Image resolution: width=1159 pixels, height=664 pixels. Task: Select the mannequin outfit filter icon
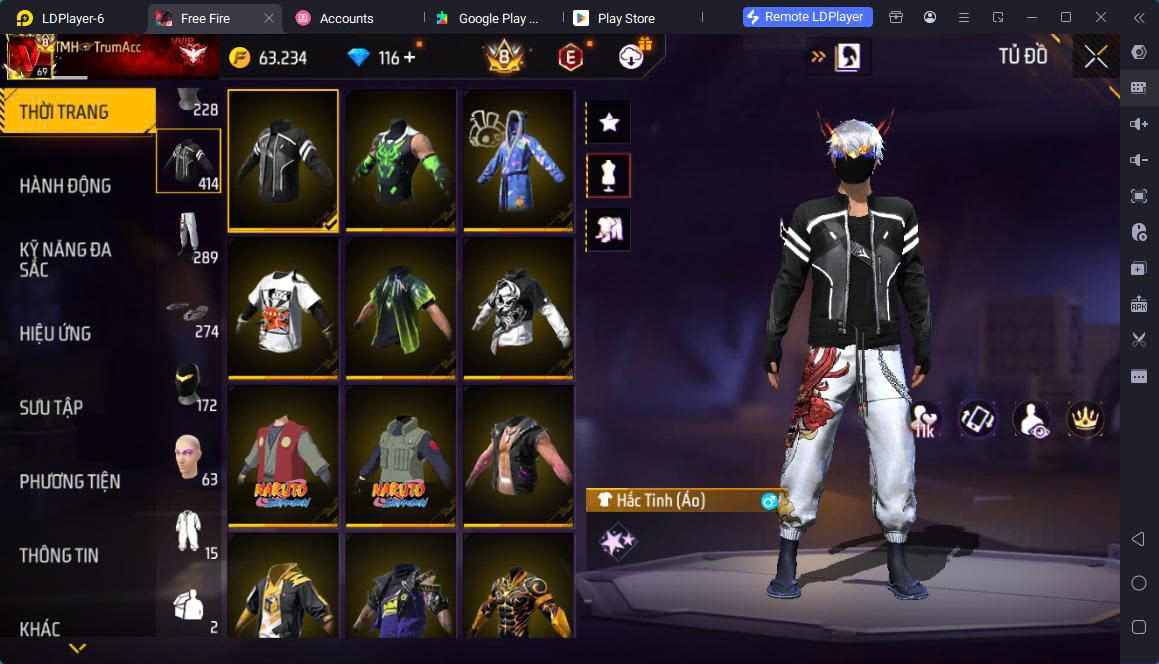click(608, 176)
